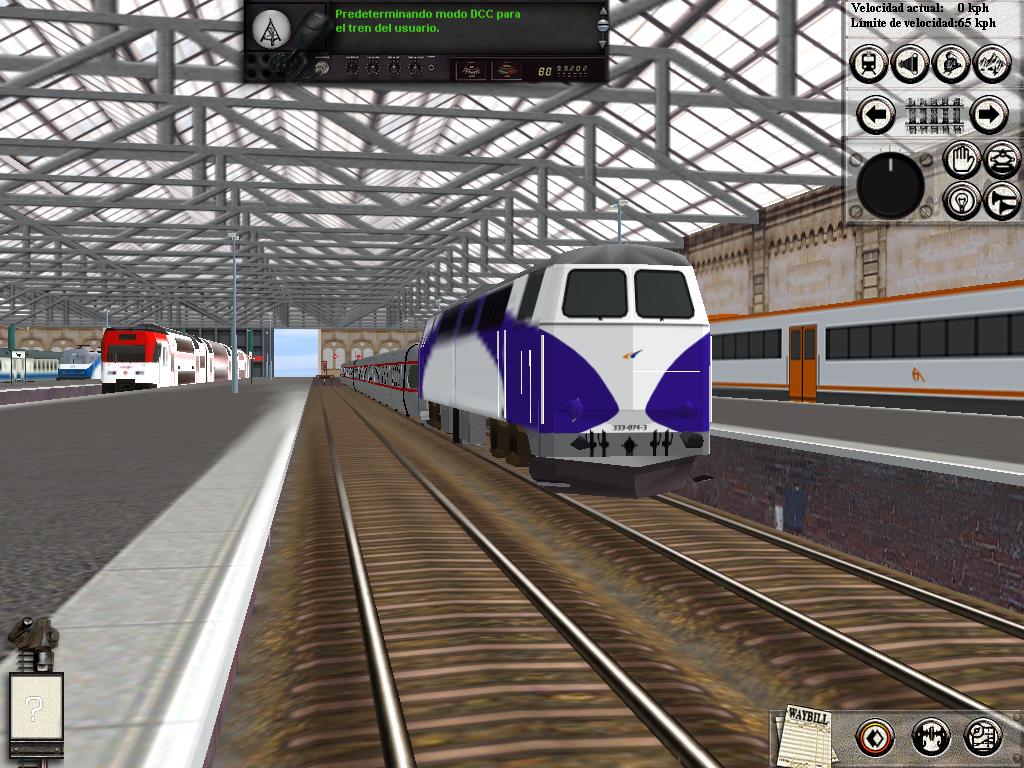Click the left arrow track button
This screenshot has width=1024, height=768.
[877, 115]
